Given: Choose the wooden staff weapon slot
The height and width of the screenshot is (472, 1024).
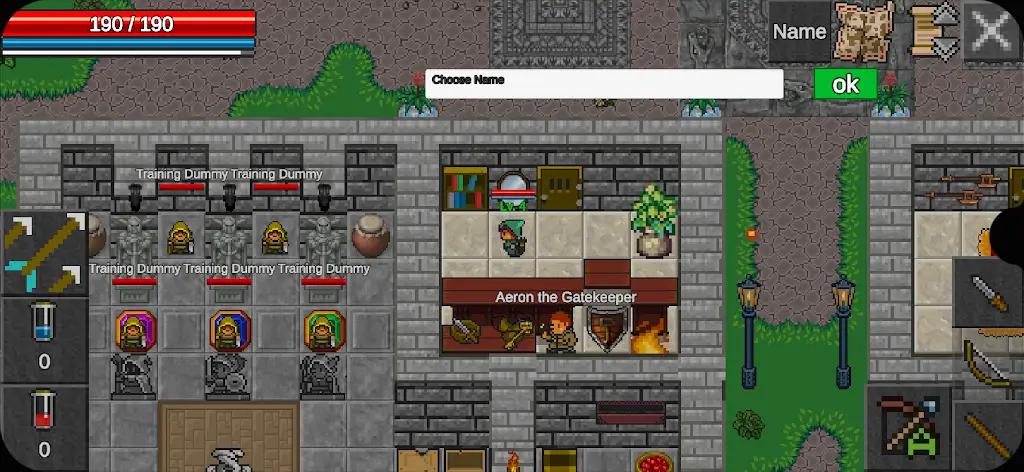Looking at the screenshot, I should pyautogui.click(x=990, y=436).
